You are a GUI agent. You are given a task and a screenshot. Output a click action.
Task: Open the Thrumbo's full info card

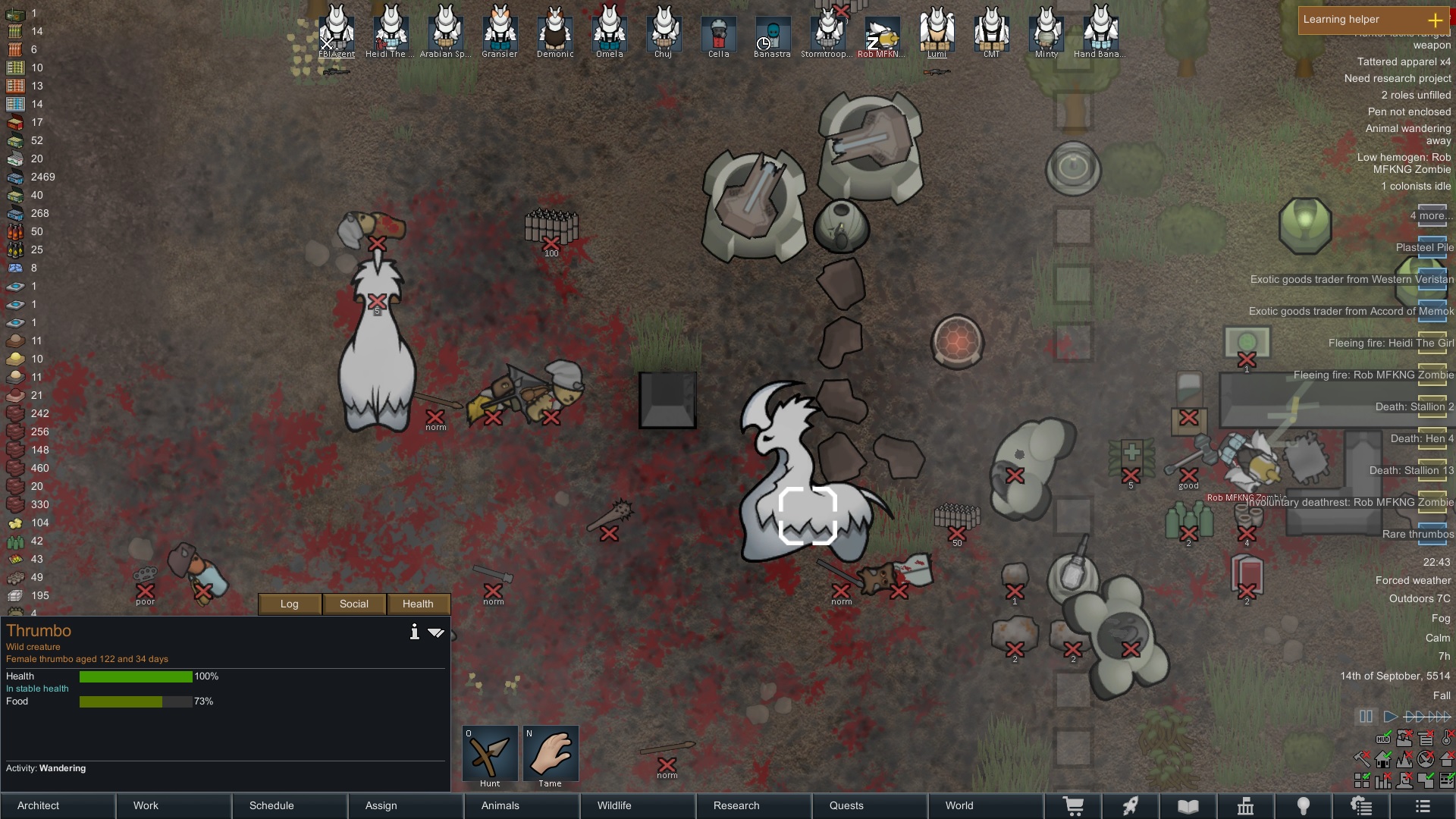point(415,632)
